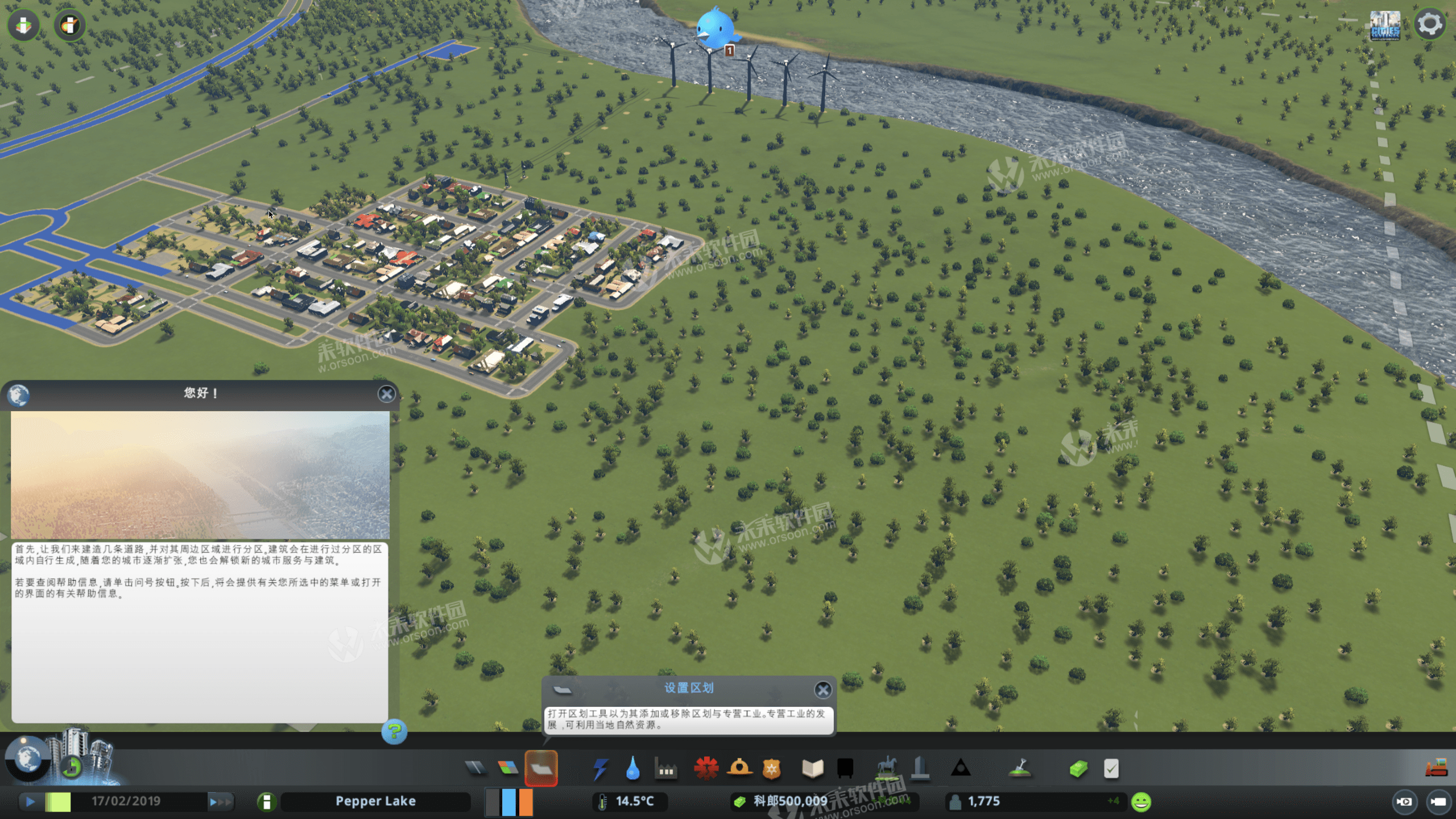
Task: Close the 您好 welcome tutorial panel
Action: click(387, 394)
